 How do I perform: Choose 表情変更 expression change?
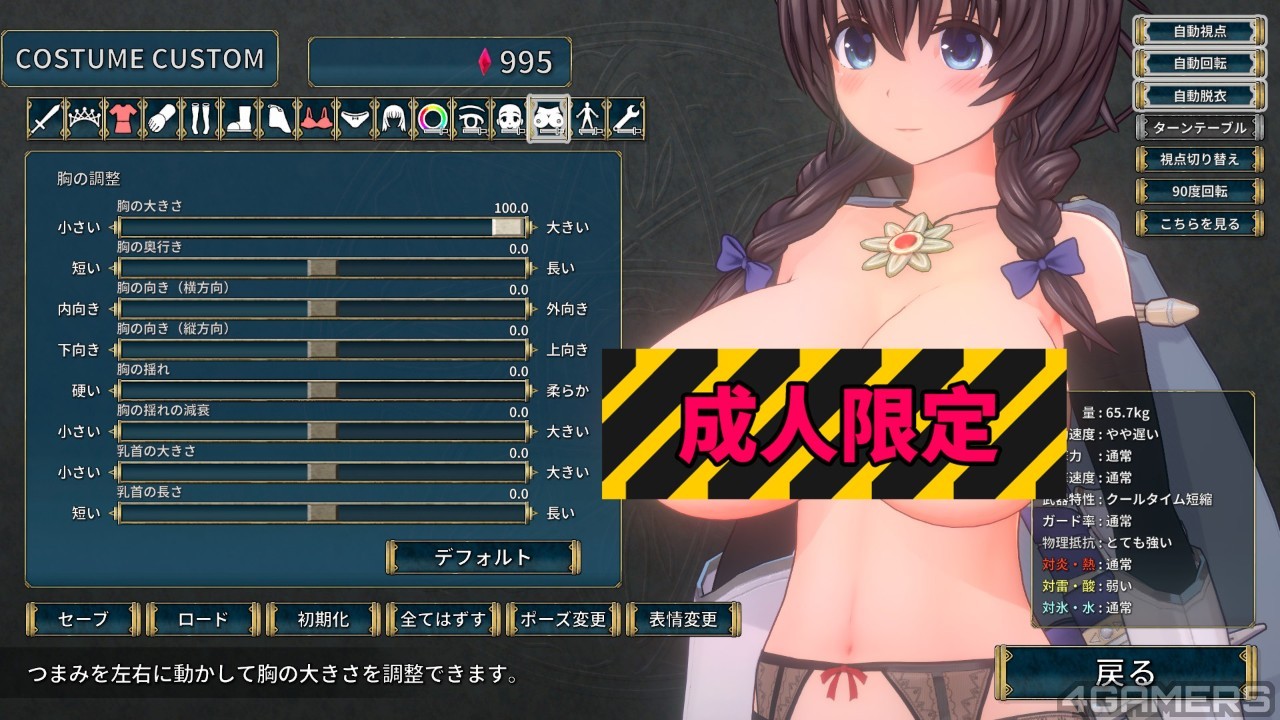pyautogui.click(x=683, y=619)
